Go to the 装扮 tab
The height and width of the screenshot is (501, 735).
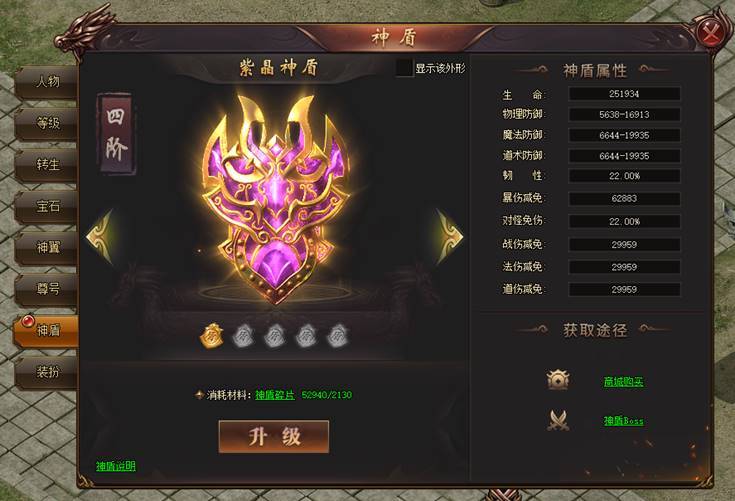point(48,372)
